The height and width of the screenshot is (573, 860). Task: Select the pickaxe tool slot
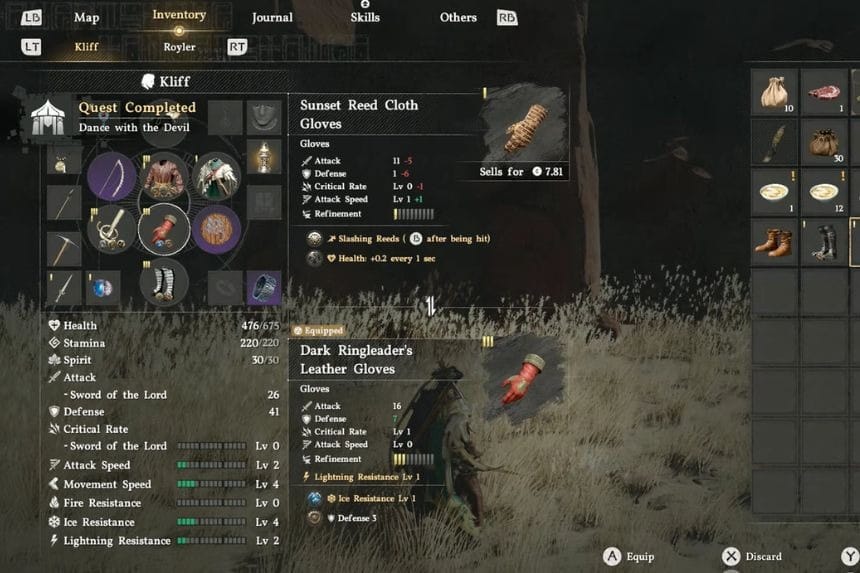tap(64, 246)
